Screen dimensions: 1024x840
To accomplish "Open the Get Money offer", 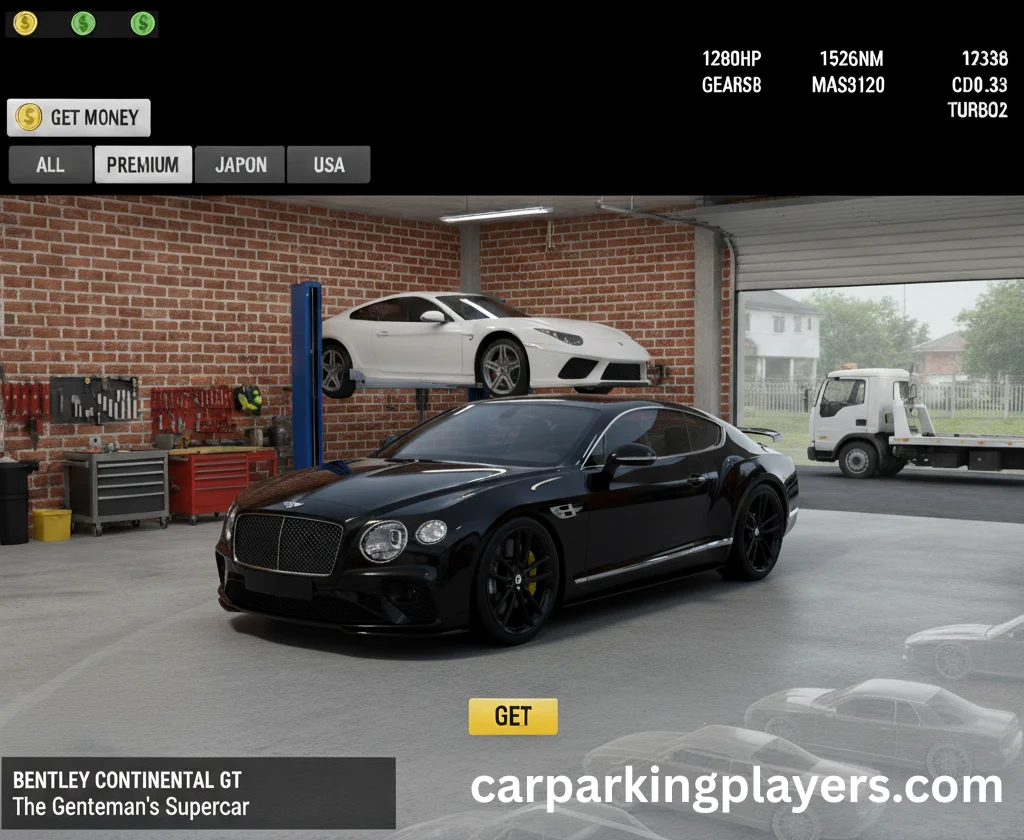I will click(79, 118).
